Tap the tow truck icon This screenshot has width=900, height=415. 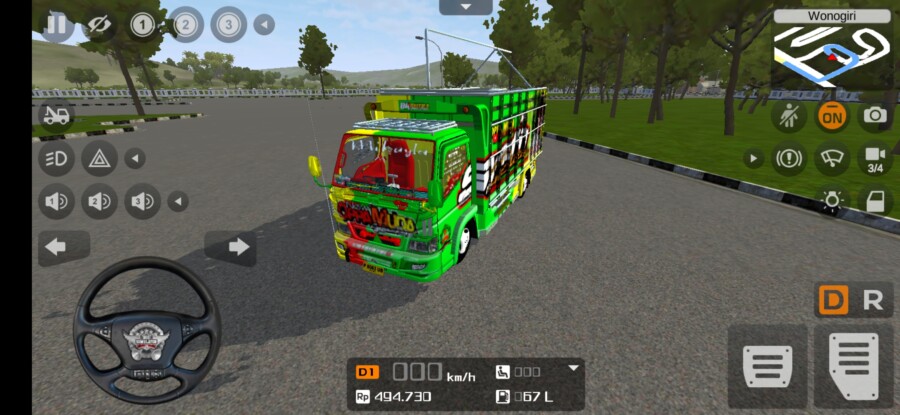(x=56, y=115)
